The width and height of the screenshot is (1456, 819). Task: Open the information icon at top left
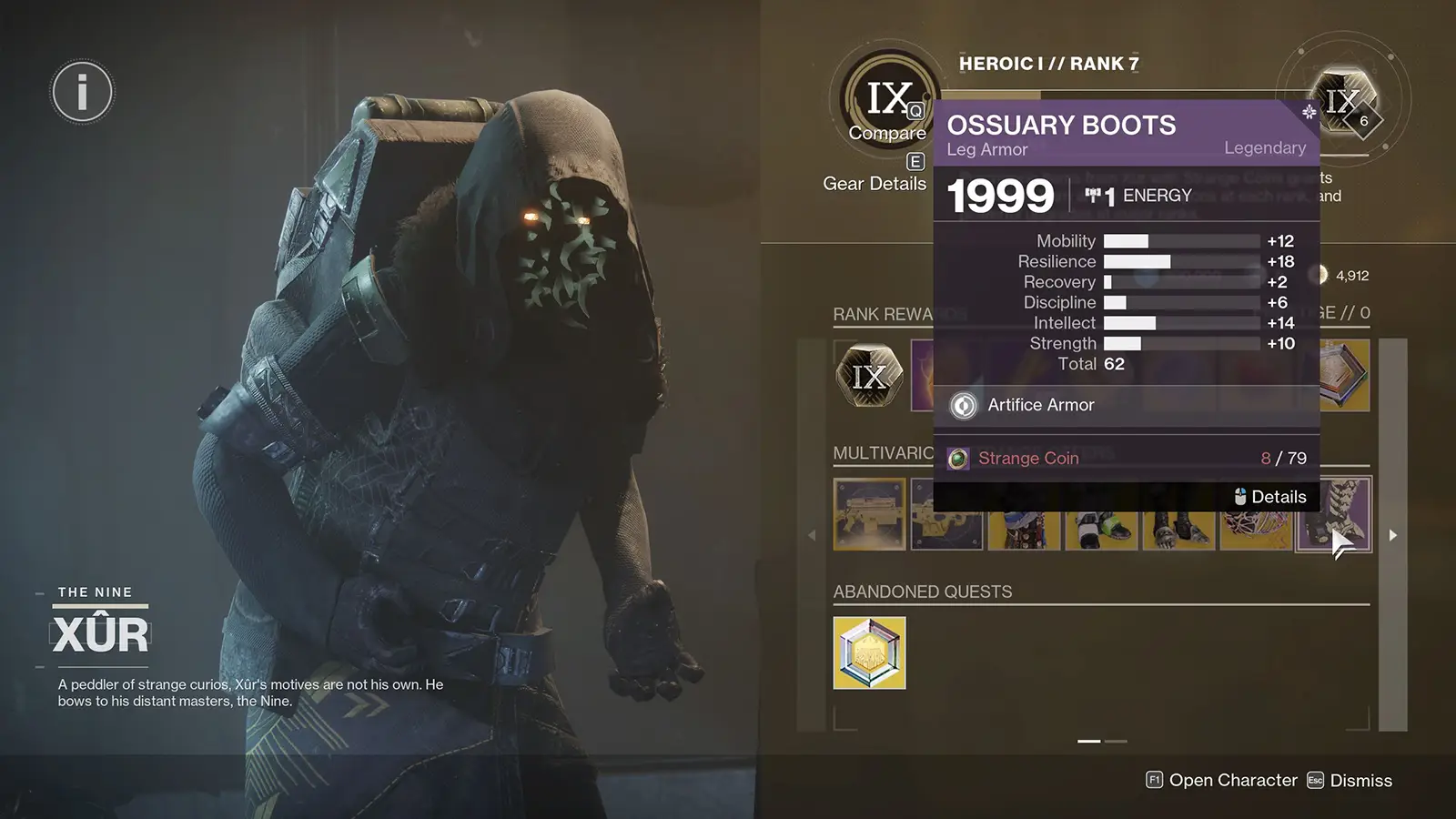[81, 90]
